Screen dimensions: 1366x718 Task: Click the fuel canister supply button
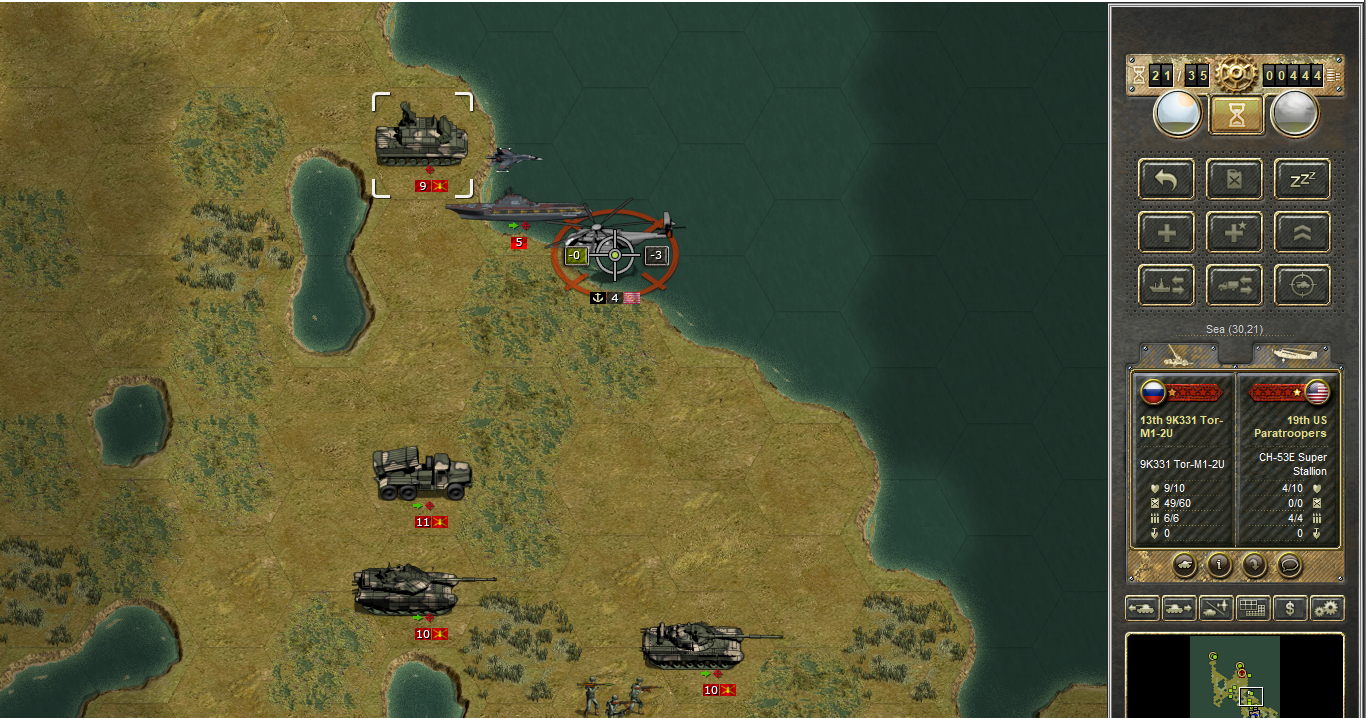[x=1234, y=180]
